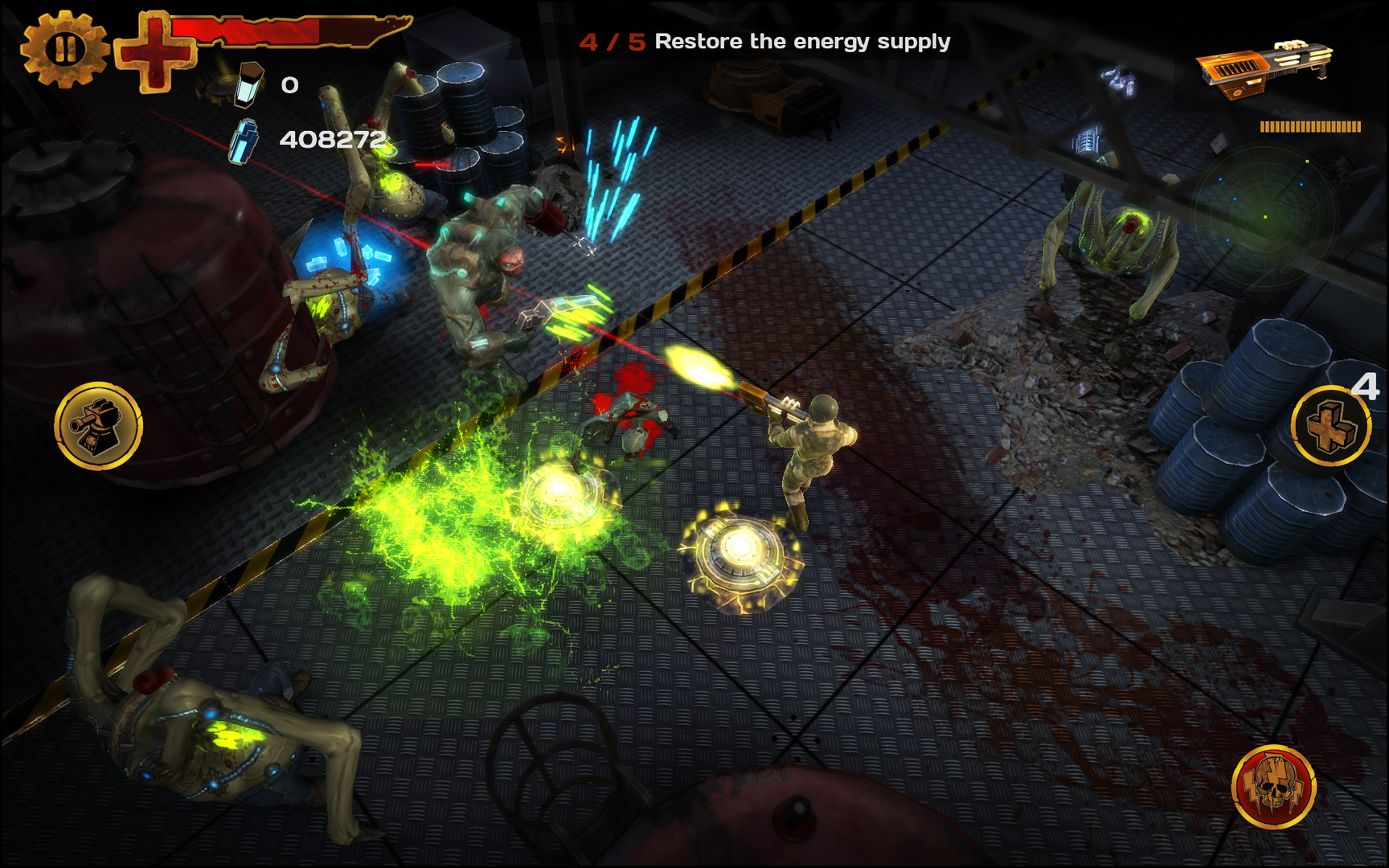This screenshot has width=1389, height=868.
Task: Click the charges count 4 beside the medkit
Action: pyautogui.click(x=1366, y=387)
